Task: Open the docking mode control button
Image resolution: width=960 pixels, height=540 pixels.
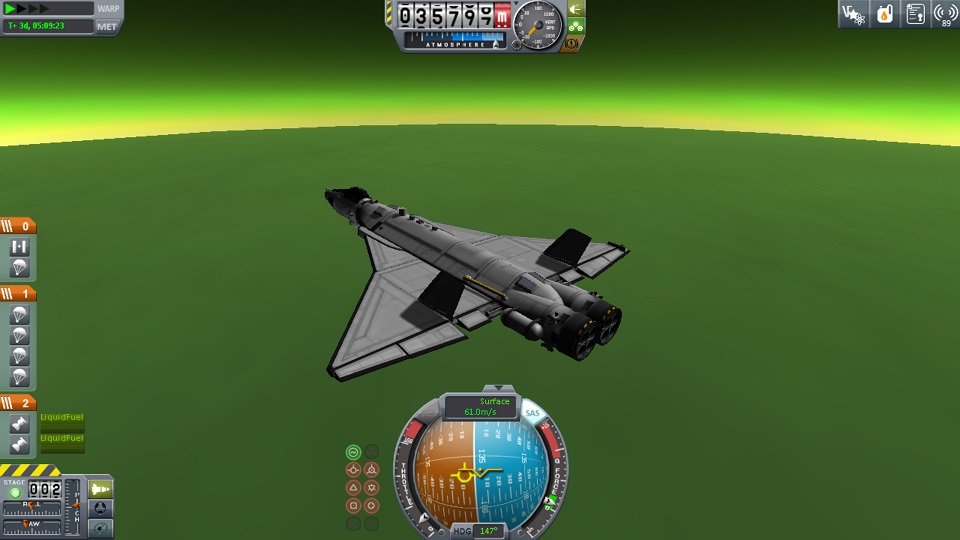Action: coord(101,508)
